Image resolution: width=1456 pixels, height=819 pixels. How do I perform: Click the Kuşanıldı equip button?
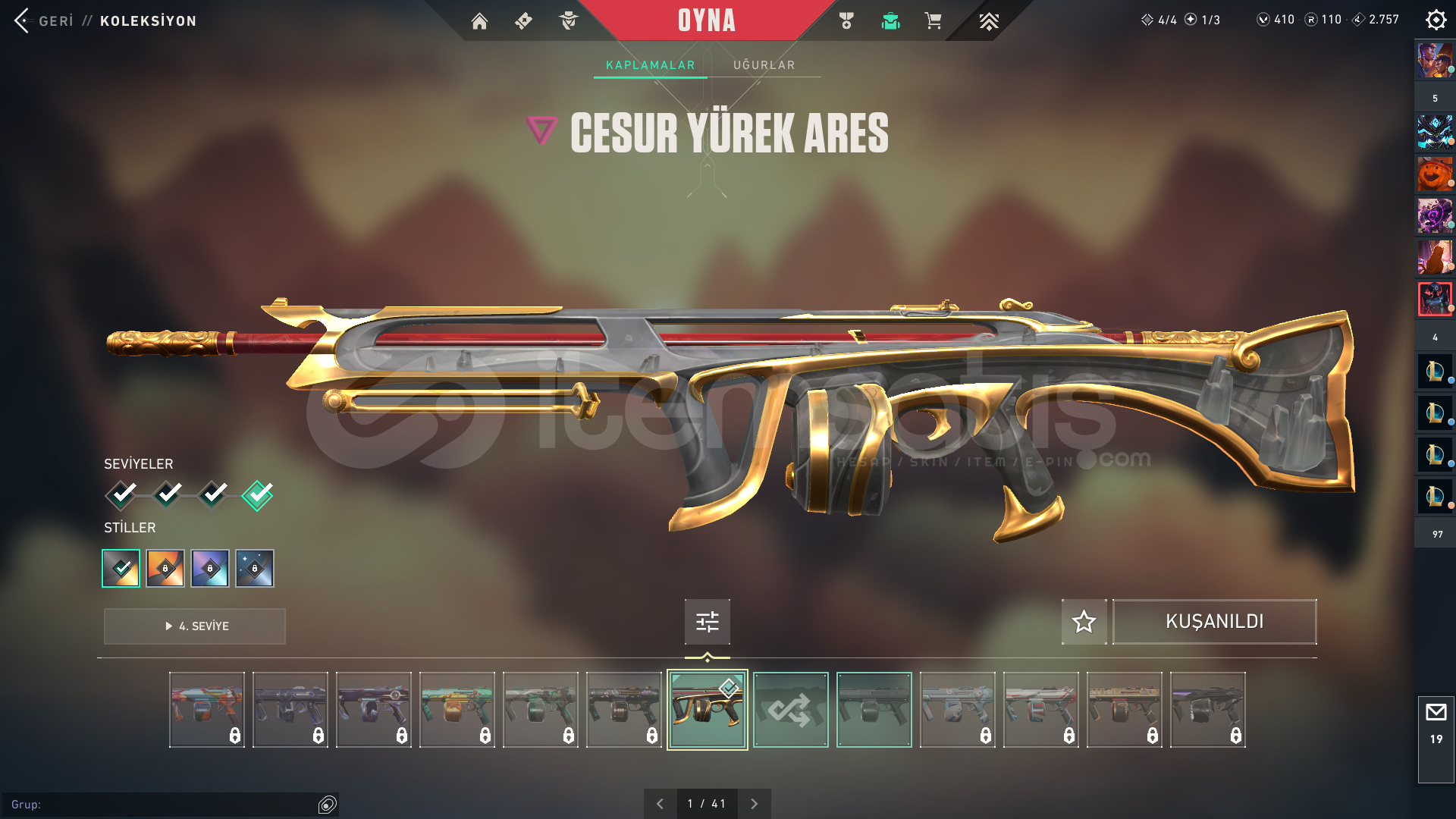click(x=1214, y=622)
